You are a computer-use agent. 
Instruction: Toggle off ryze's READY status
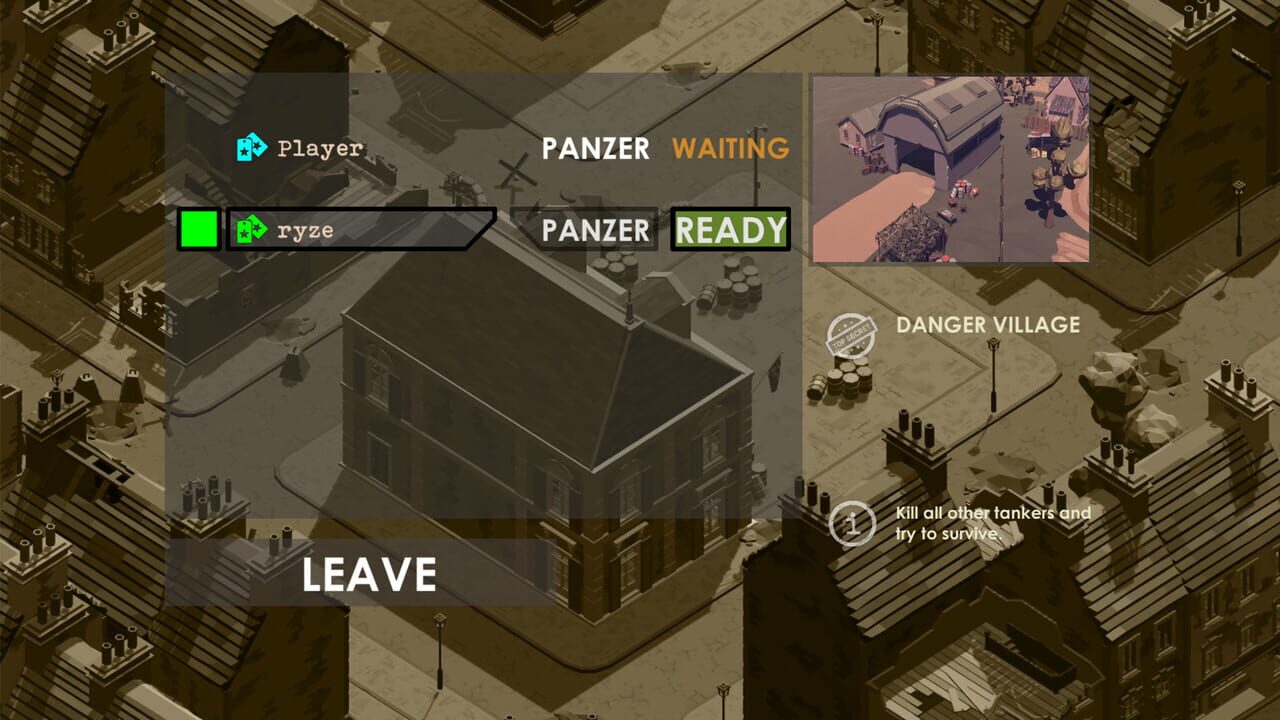pyautogui.click(x=729, y=230)
